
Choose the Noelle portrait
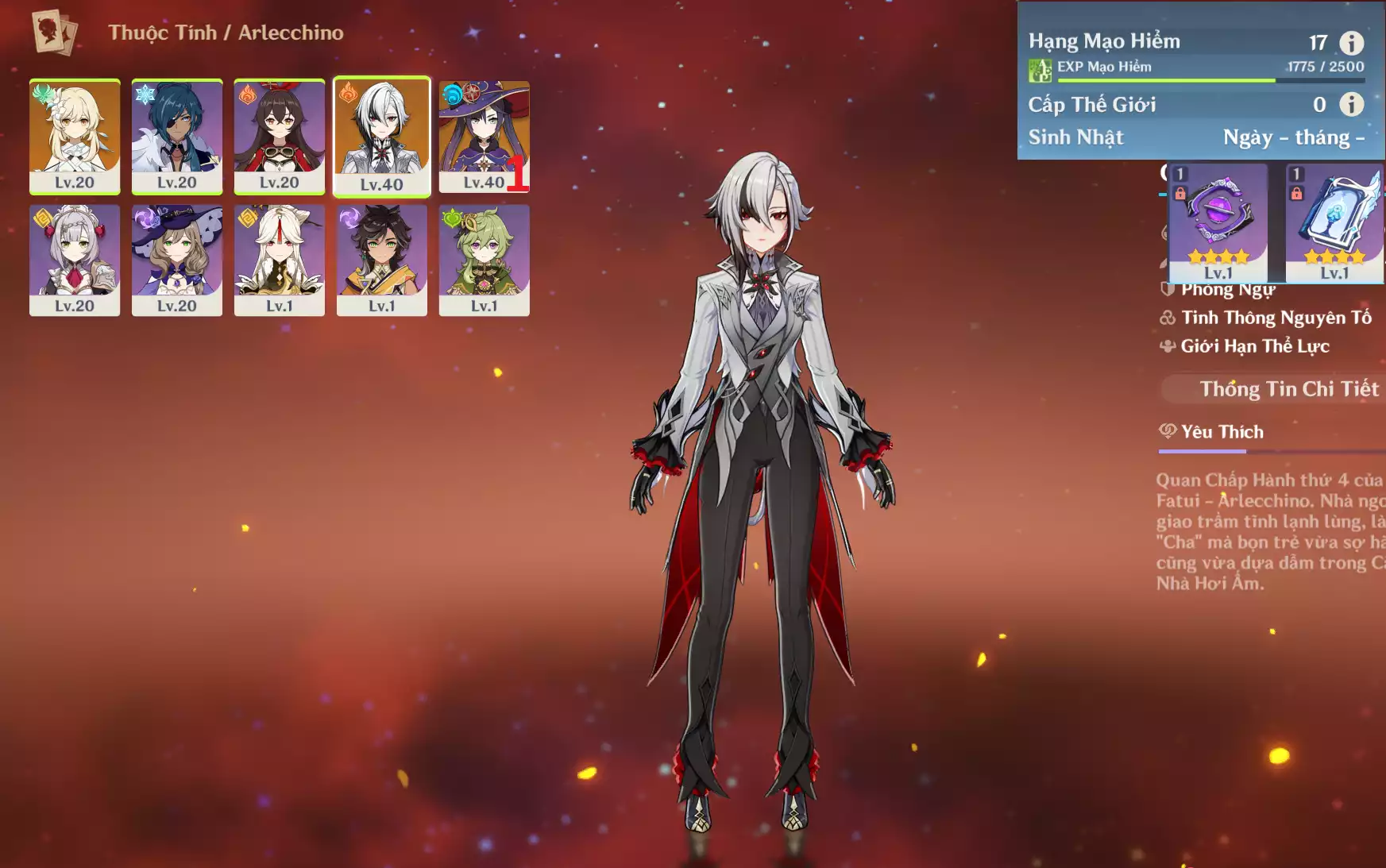coord(75,260)
